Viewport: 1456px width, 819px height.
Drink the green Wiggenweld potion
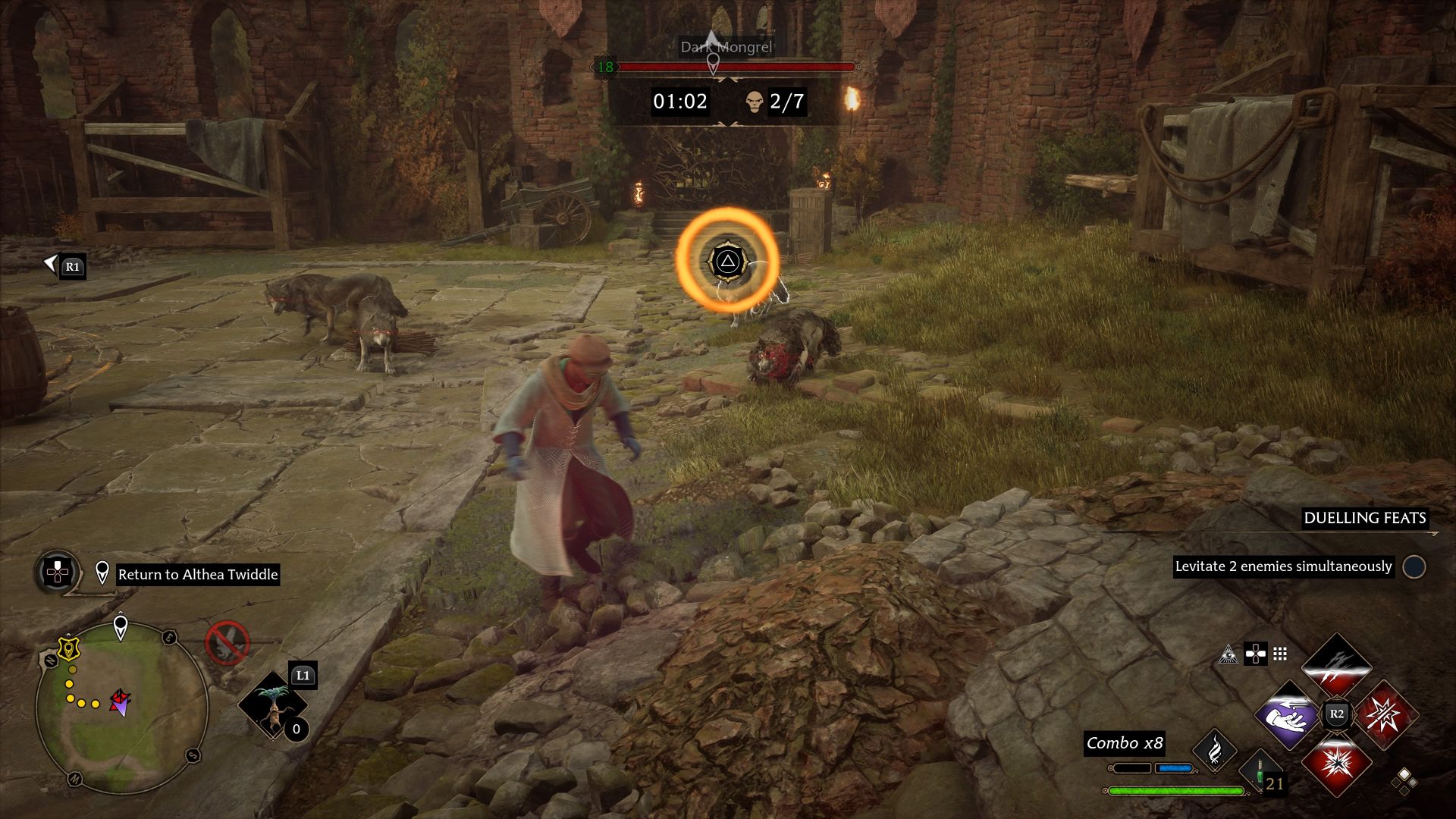(x=1260, y=772)
